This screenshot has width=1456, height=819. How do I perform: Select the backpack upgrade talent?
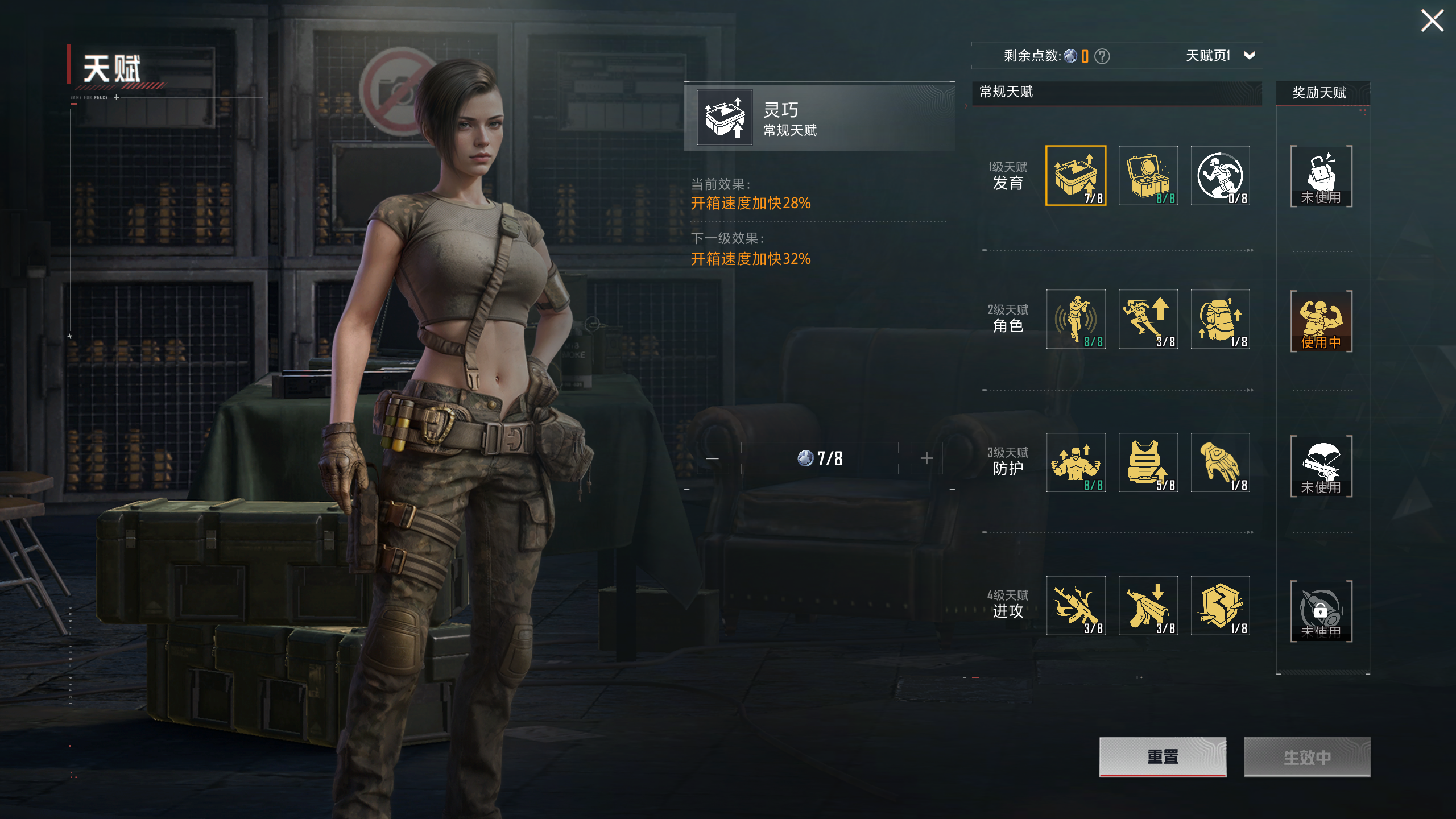pos(1220,319)
